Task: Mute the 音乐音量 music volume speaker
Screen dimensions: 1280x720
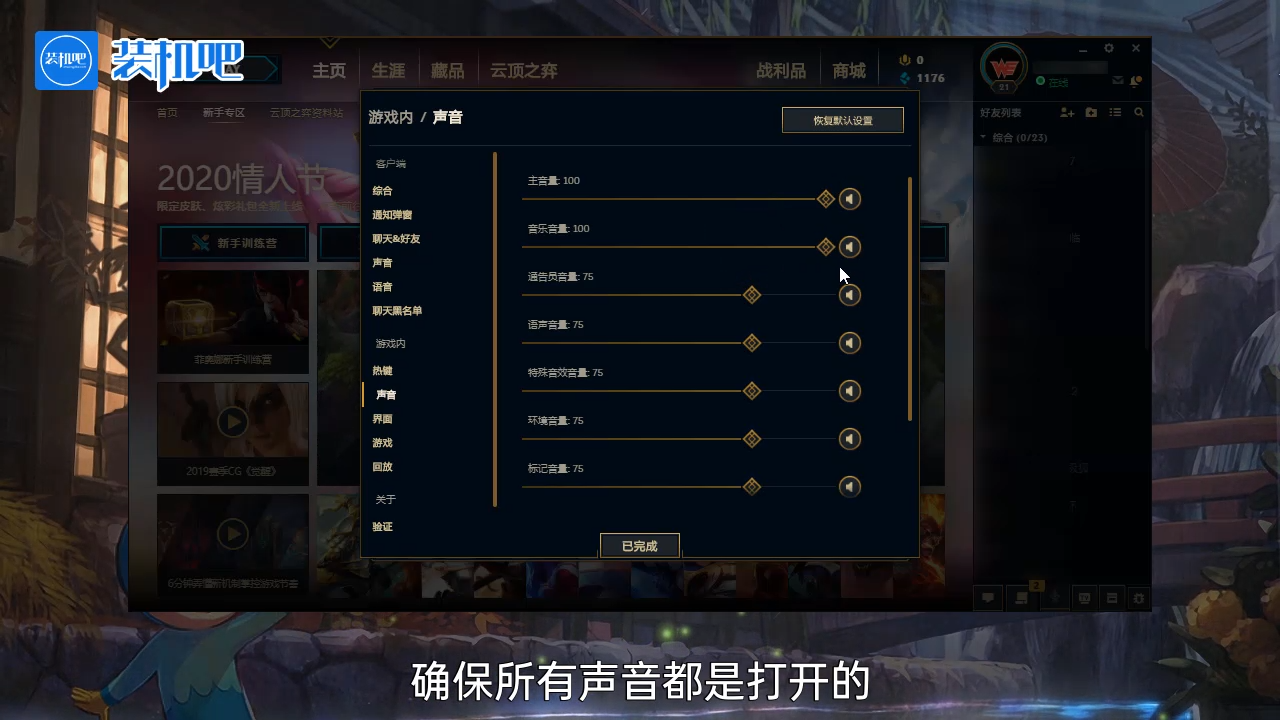Action: coord(850,247)
